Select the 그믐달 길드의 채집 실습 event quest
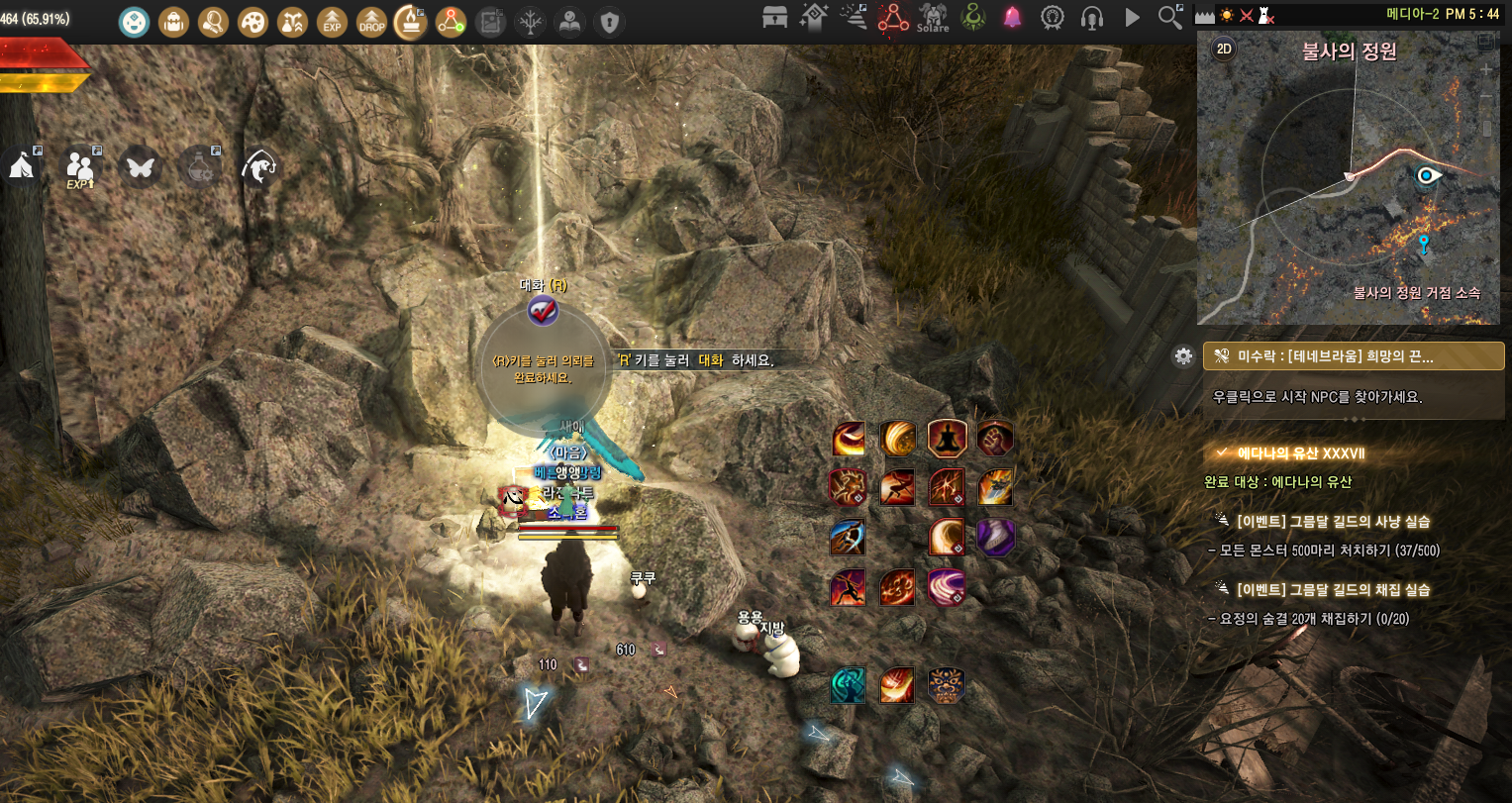 click(1333, 589)
